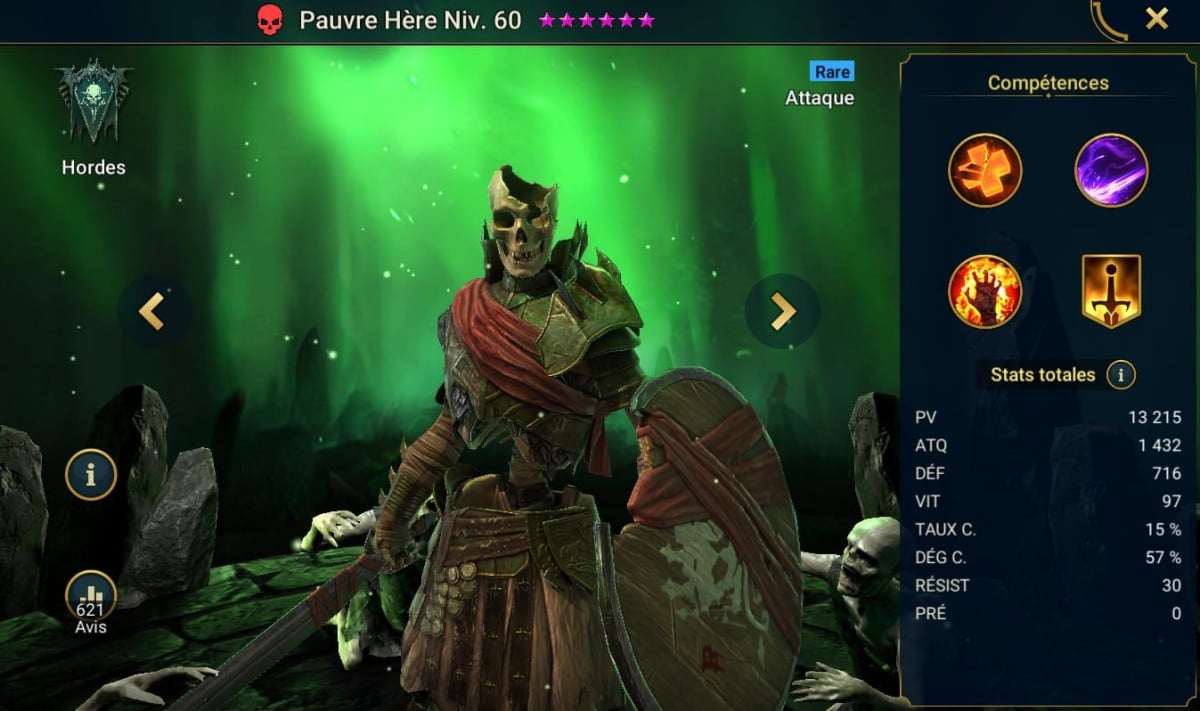Screen dimensions: 1200x711
Task: Show the previous champion with the left arrow
Action: [x=152, y=311]
